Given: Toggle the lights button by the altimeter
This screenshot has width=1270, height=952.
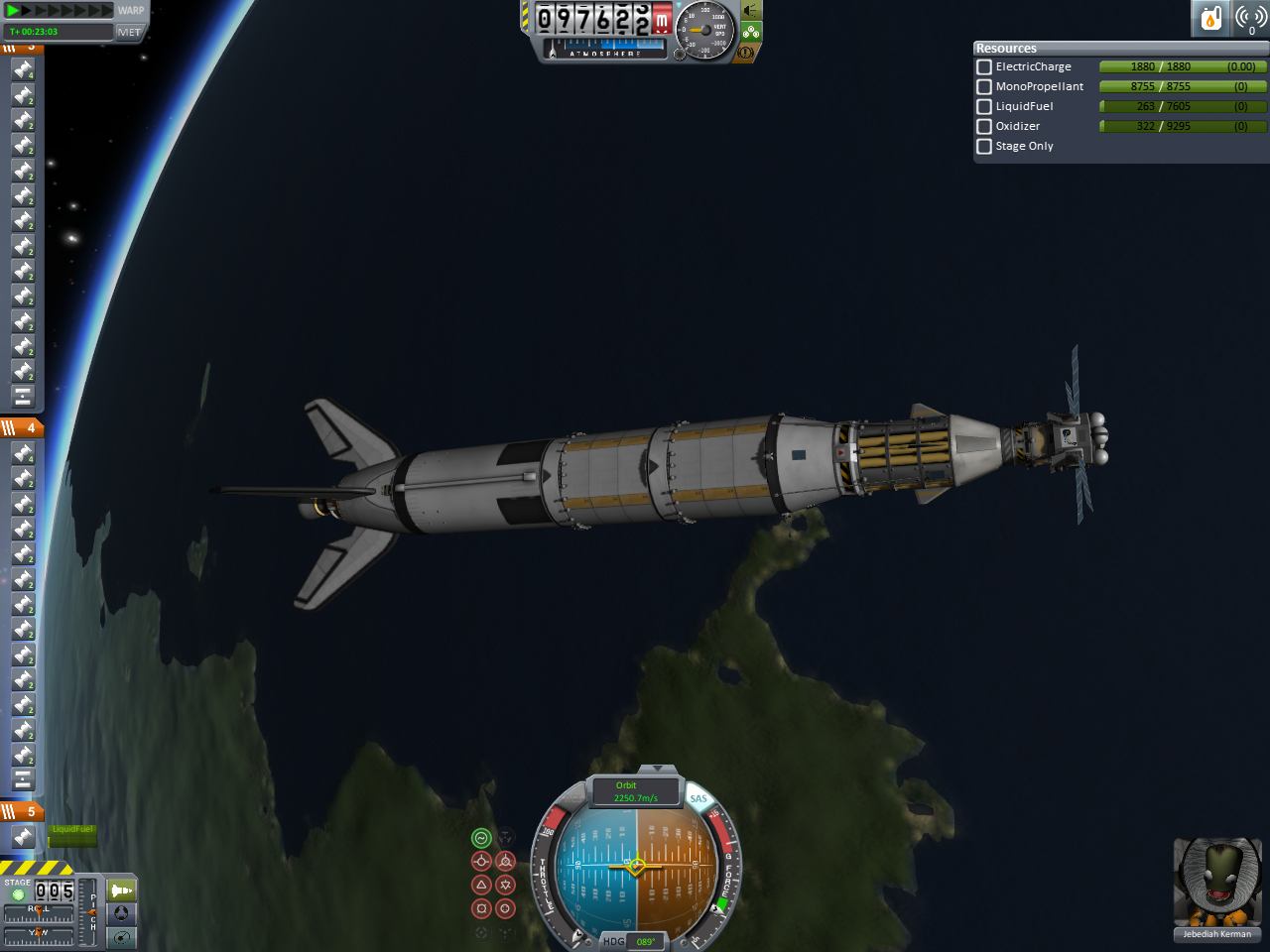Looking at the screenshot, I should (751, 11).
